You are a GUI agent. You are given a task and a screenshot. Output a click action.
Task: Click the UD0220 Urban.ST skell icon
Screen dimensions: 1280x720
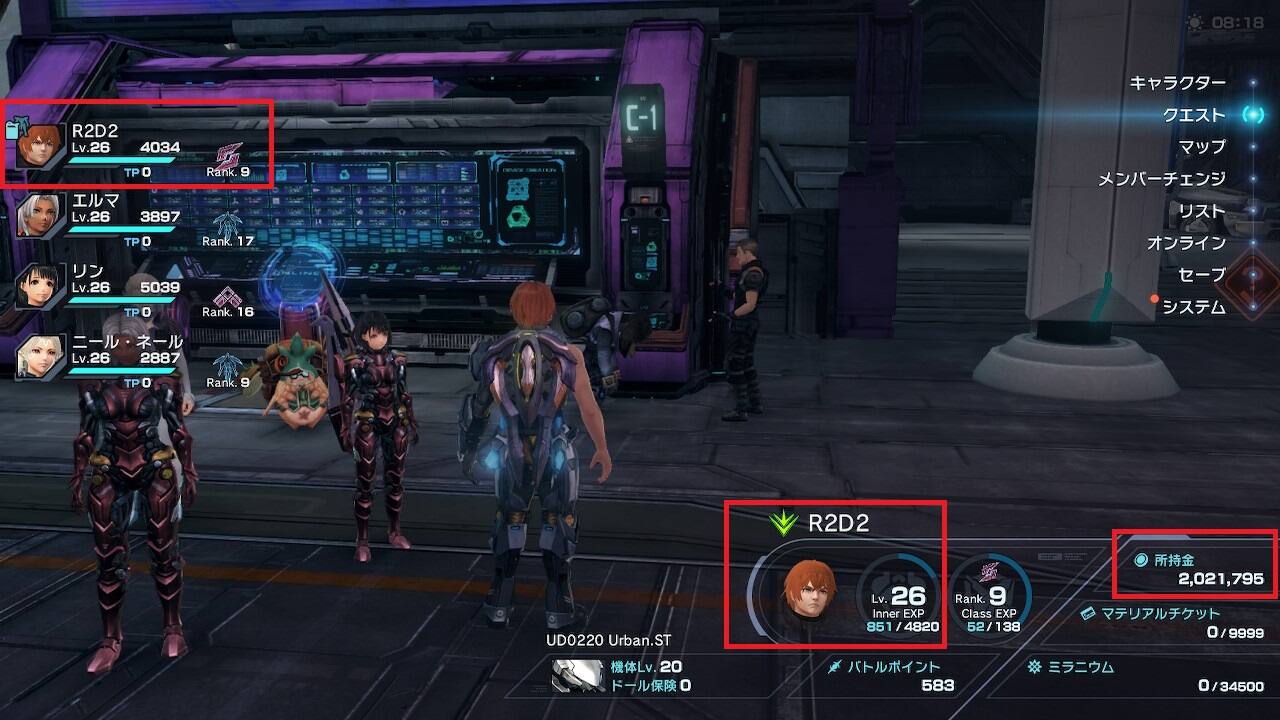[x=578, y=676]
